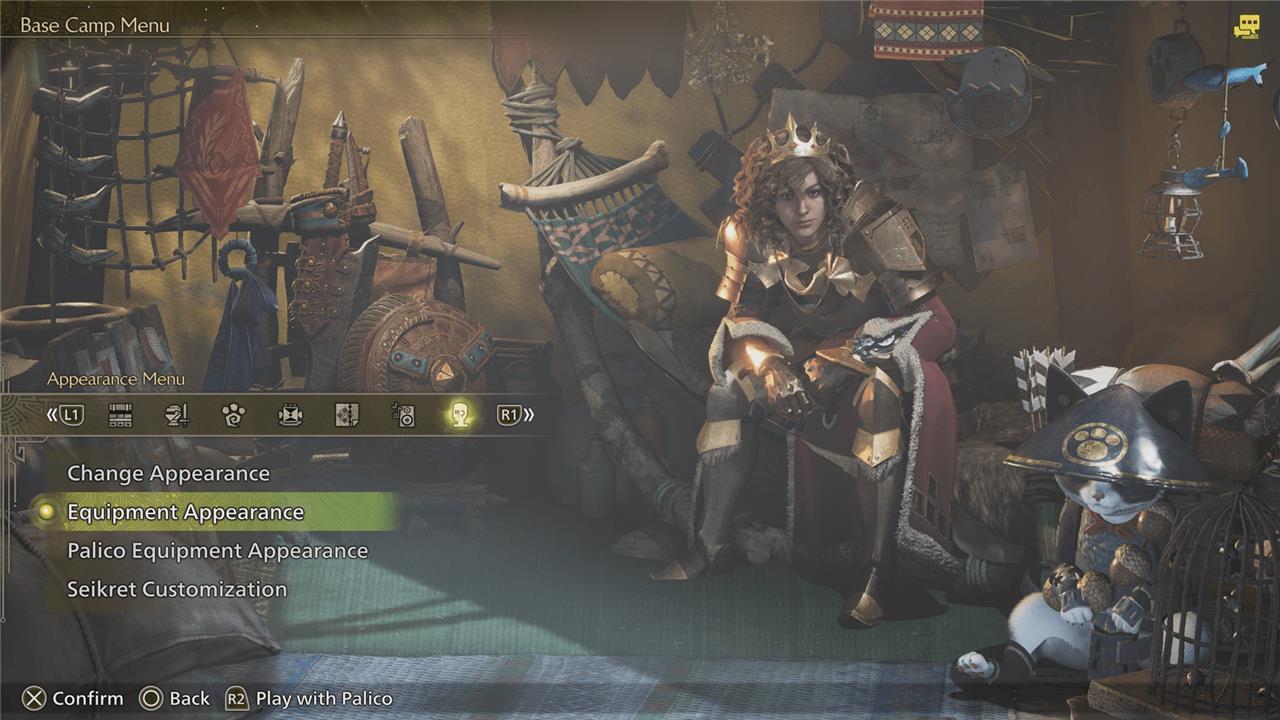Viewport: 1280px width, 720px height.
Task: Select the hourglass tab
Action: (x=290, y=415)
